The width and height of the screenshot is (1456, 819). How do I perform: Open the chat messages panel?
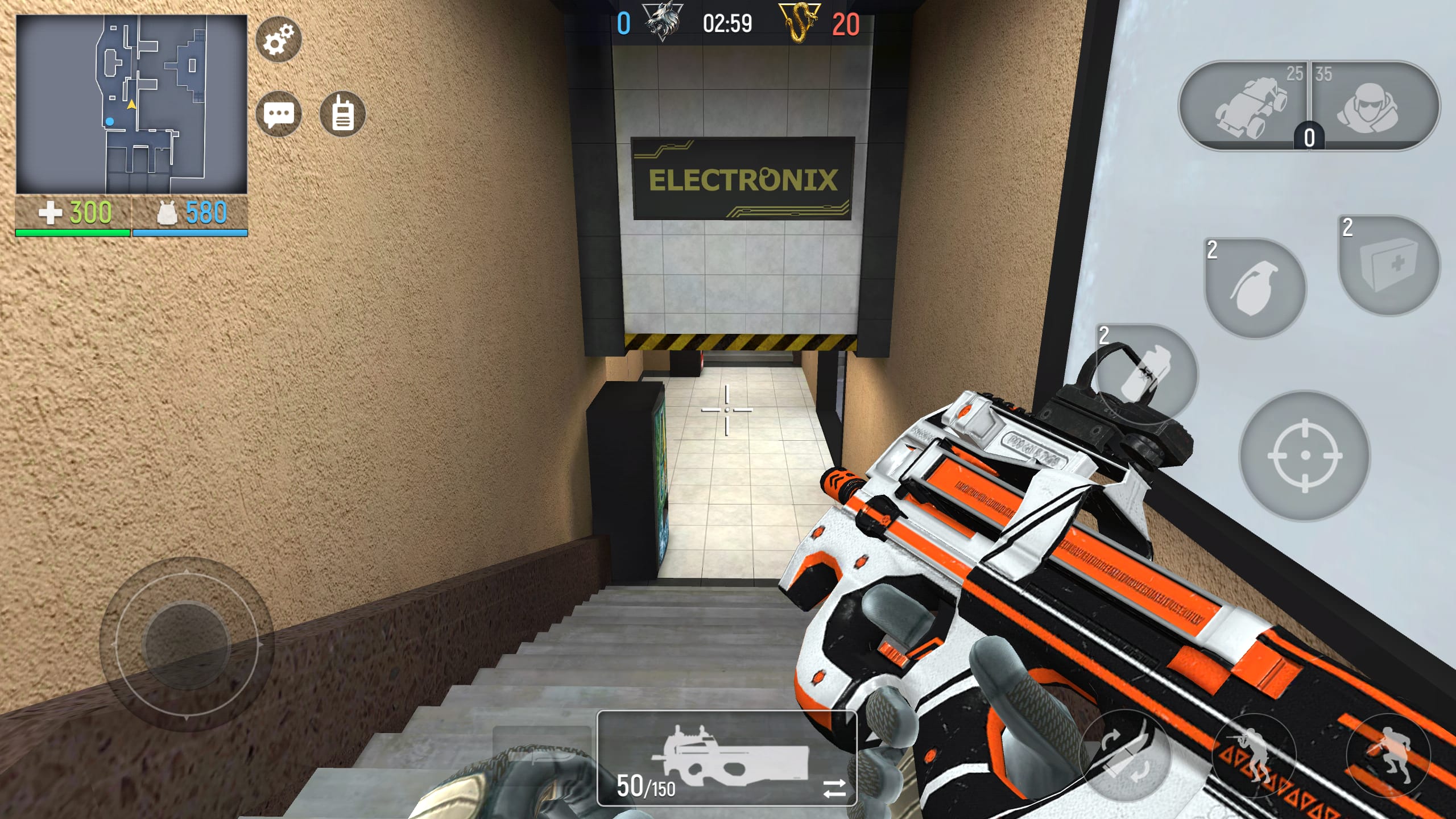(280, 113)
